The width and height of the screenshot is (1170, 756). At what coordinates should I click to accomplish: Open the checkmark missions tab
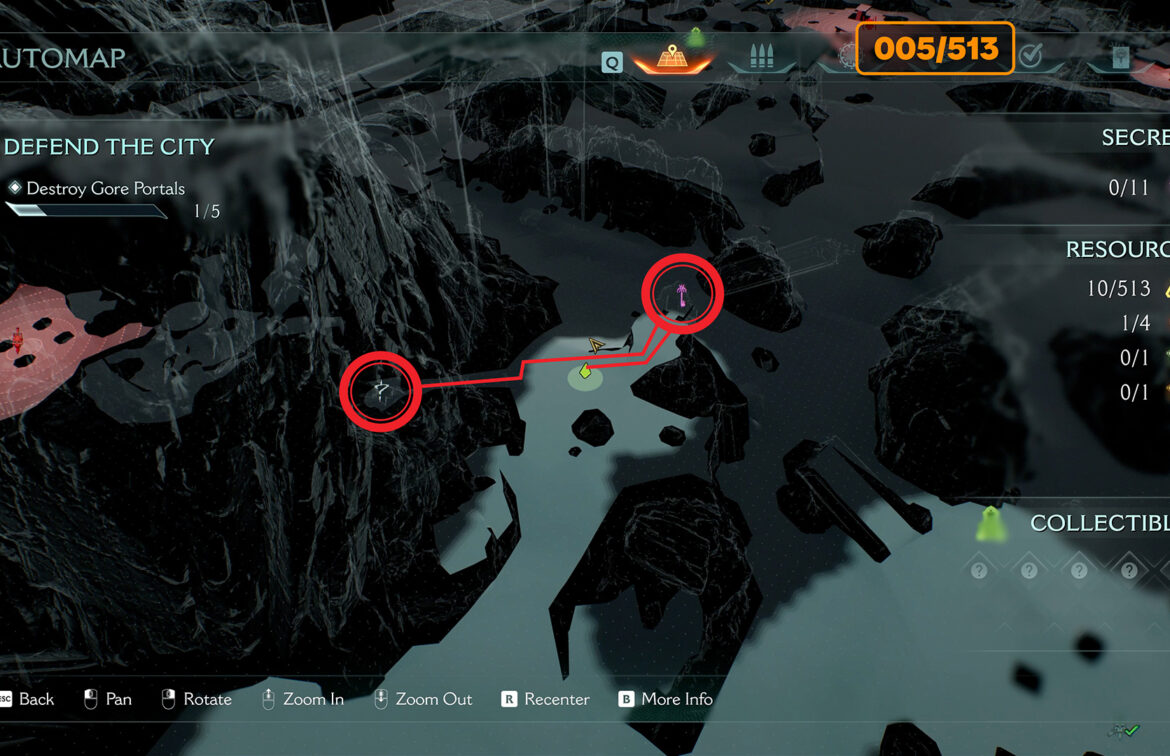pyautogui.click(x=1031, y=57)
